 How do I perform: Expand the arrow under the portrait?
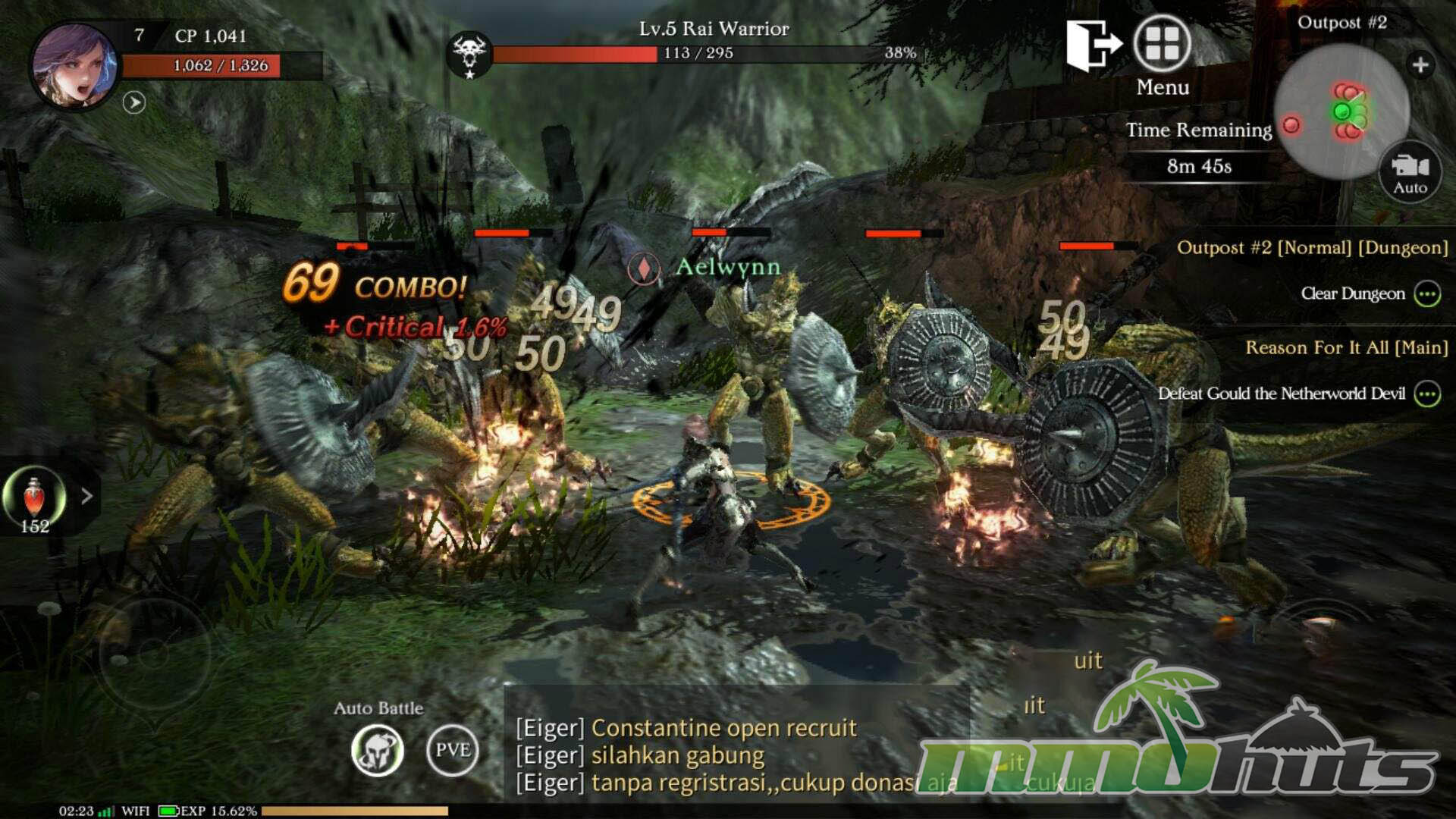pos(134,102)
